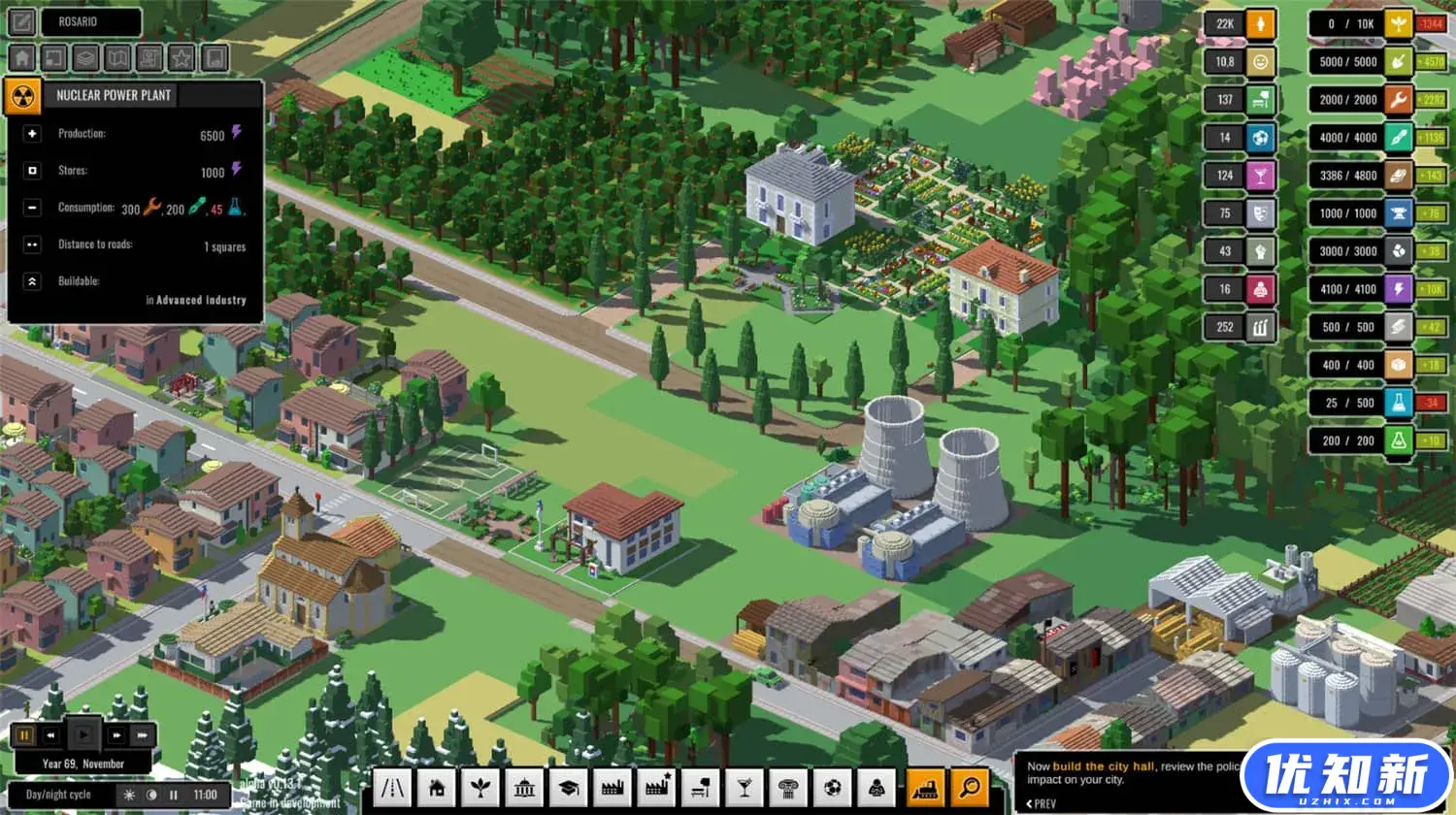This screenshot has width=1456, height=815.
Task: Go to the previous tutorial hint
Action: coord(1042,803)
